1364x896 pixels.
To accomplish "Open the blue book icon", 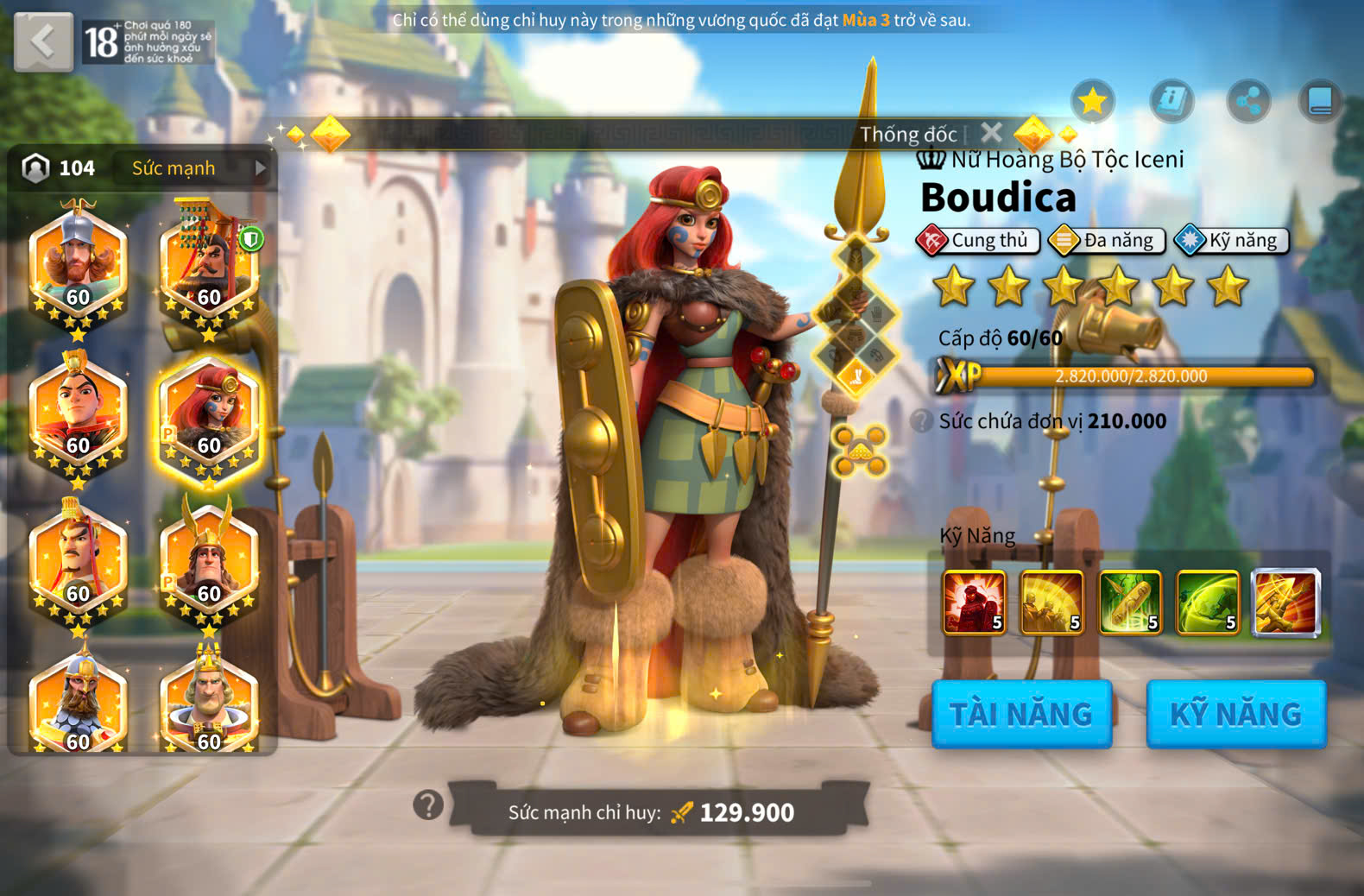I will click(1320, 102).
